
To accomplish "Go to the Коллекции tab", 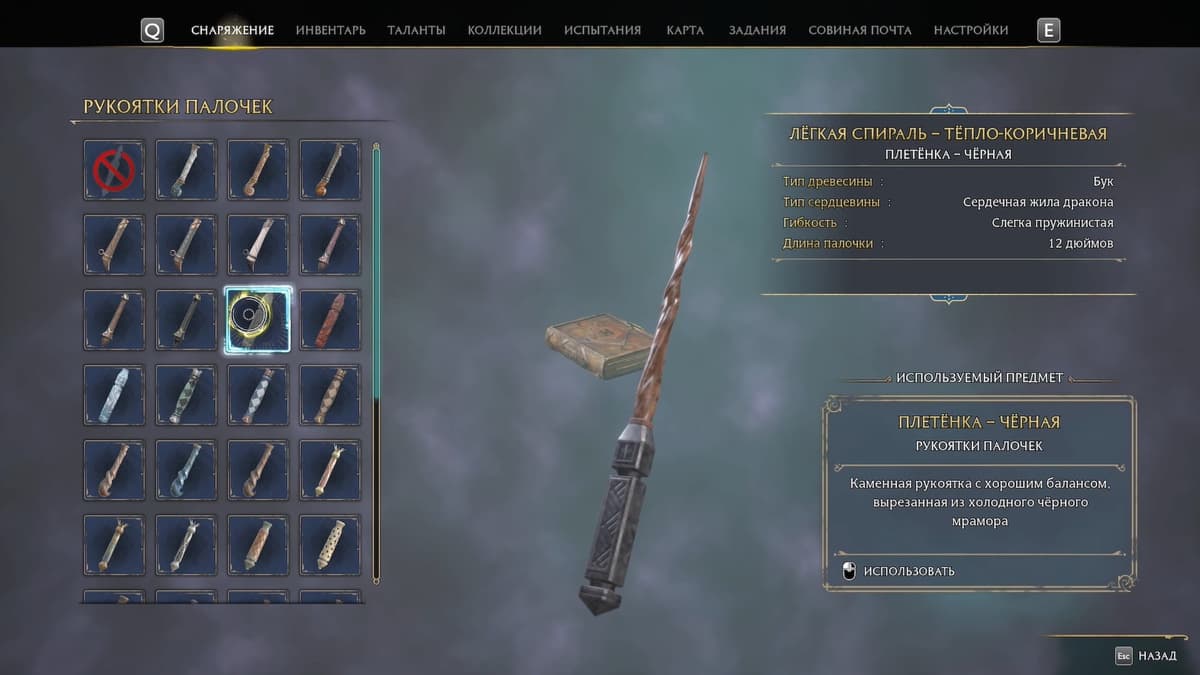I will 504,30.
